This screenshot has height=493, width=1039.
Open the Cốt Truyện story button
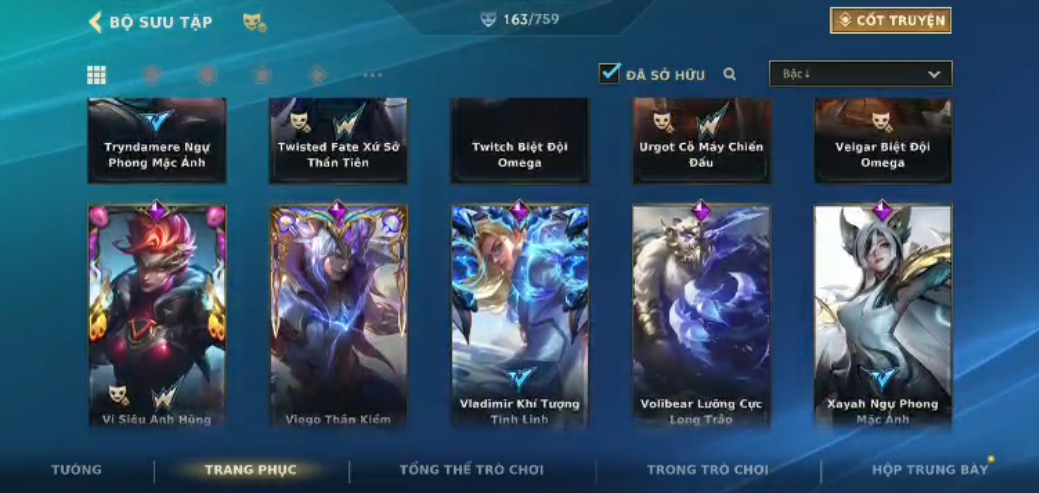890,21
